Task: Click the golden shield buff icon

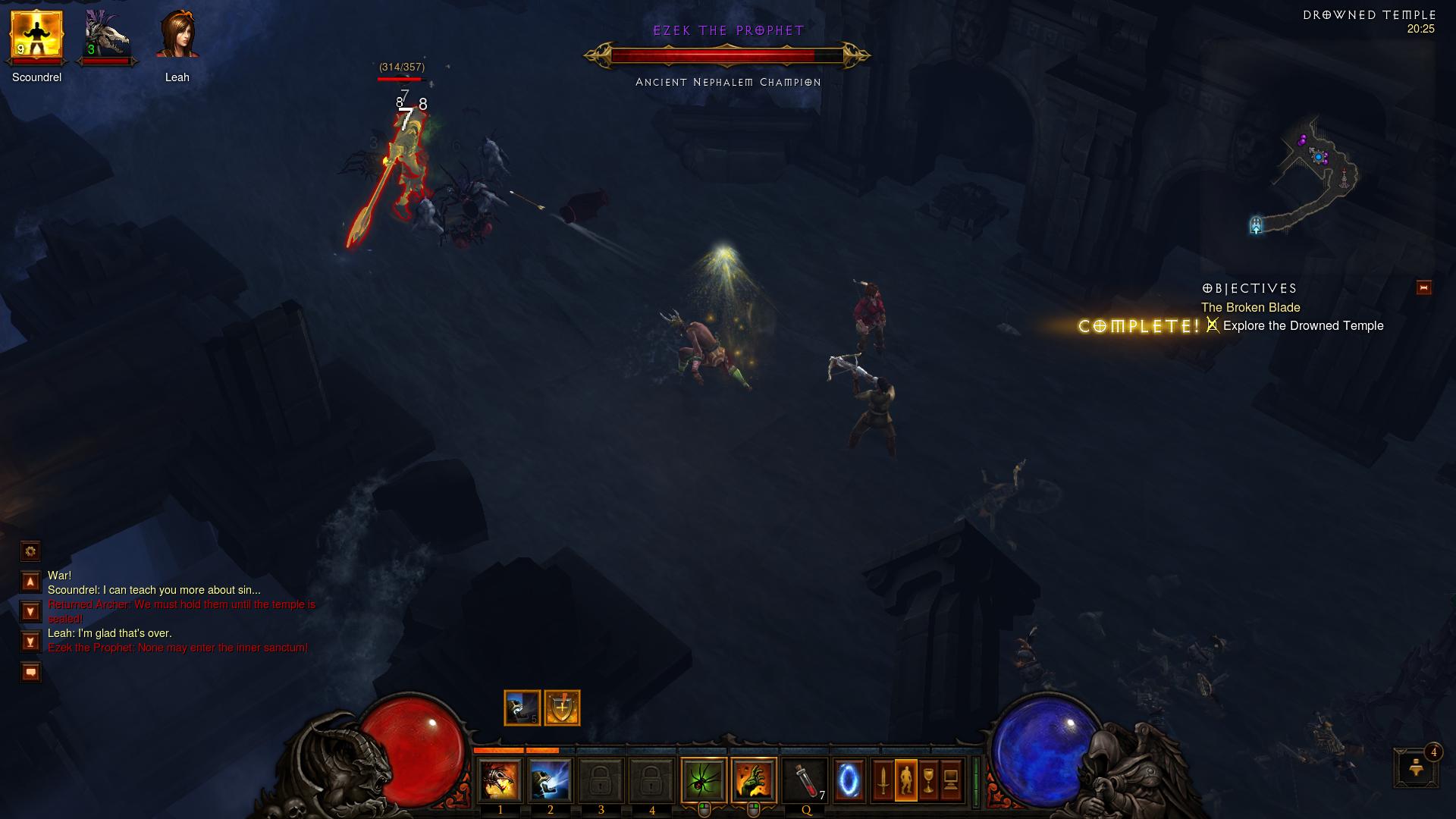Action: 562,708
